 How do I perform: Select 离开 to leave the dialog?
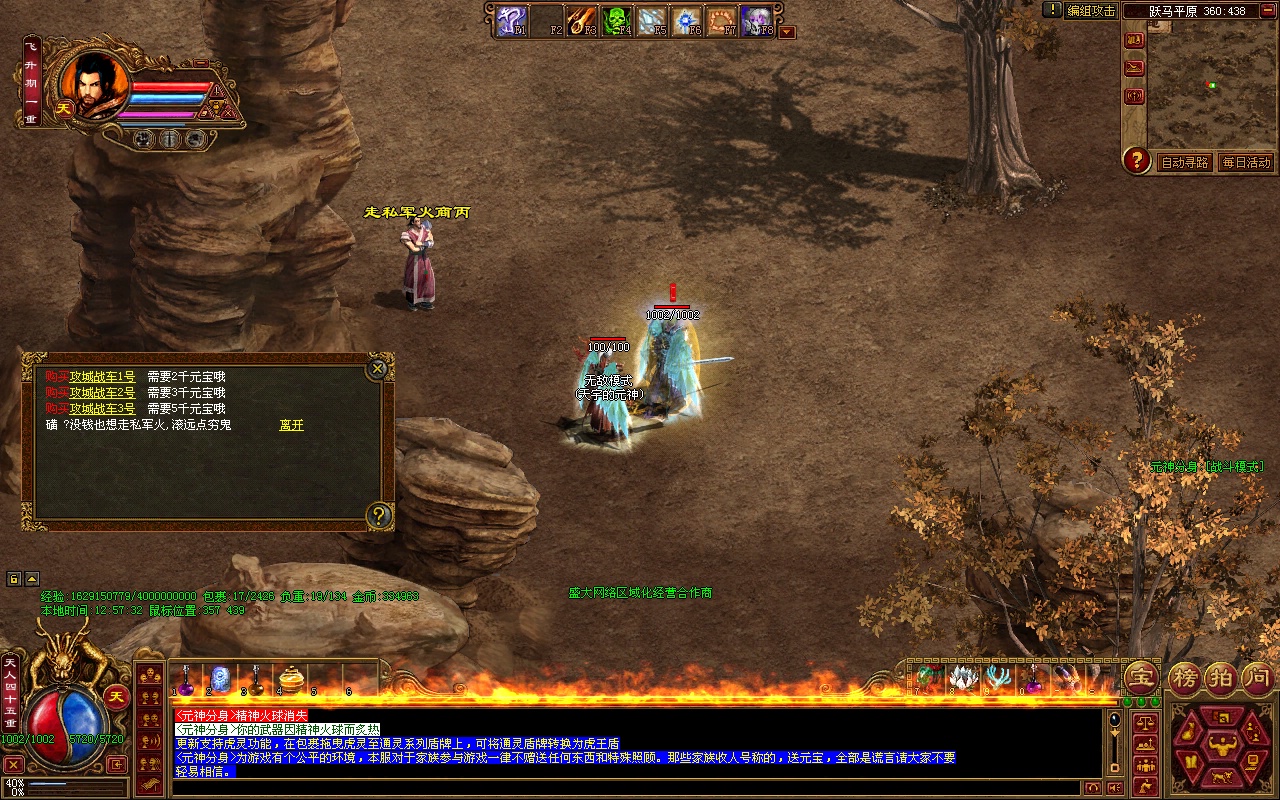tap(291, 425)
